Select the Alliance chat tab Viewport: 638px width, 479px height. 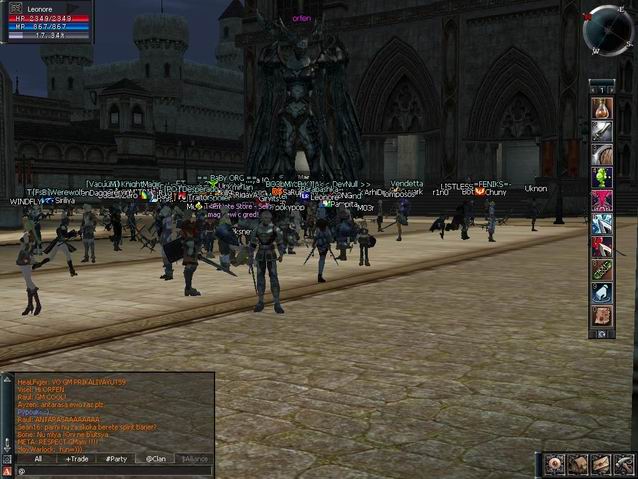(194, 459)
